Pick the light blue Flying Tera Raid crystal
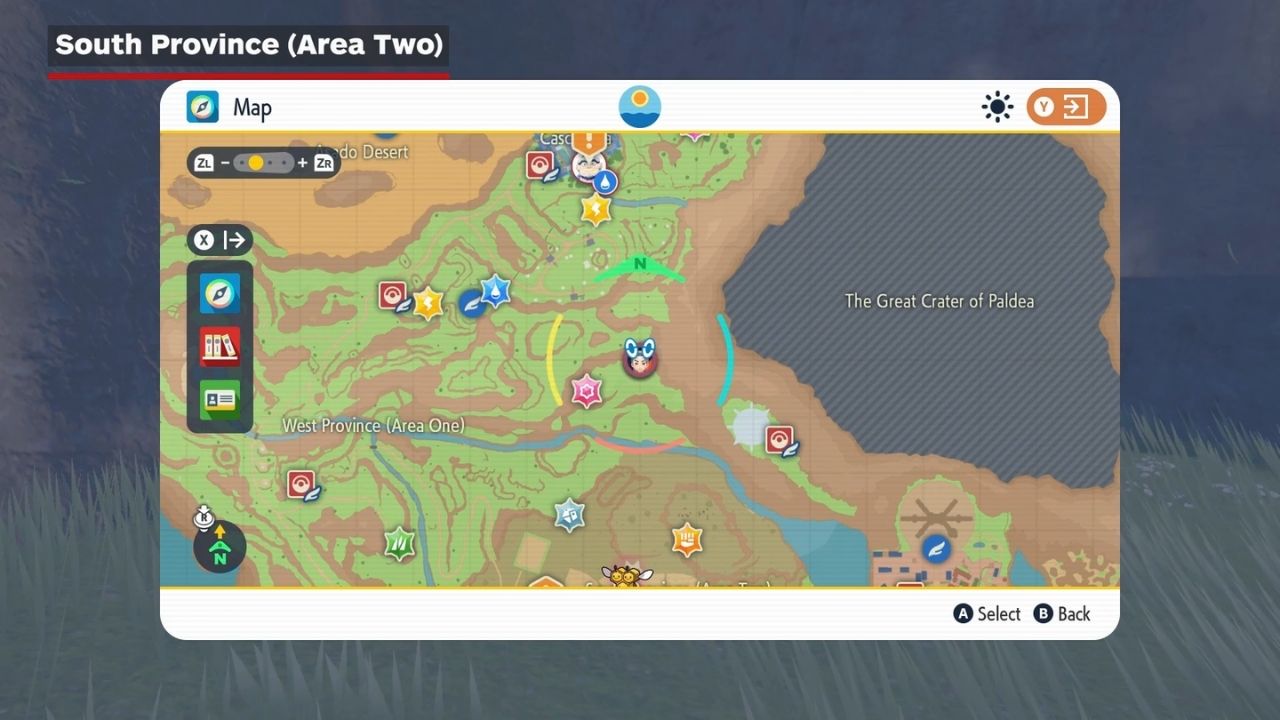 569,515
